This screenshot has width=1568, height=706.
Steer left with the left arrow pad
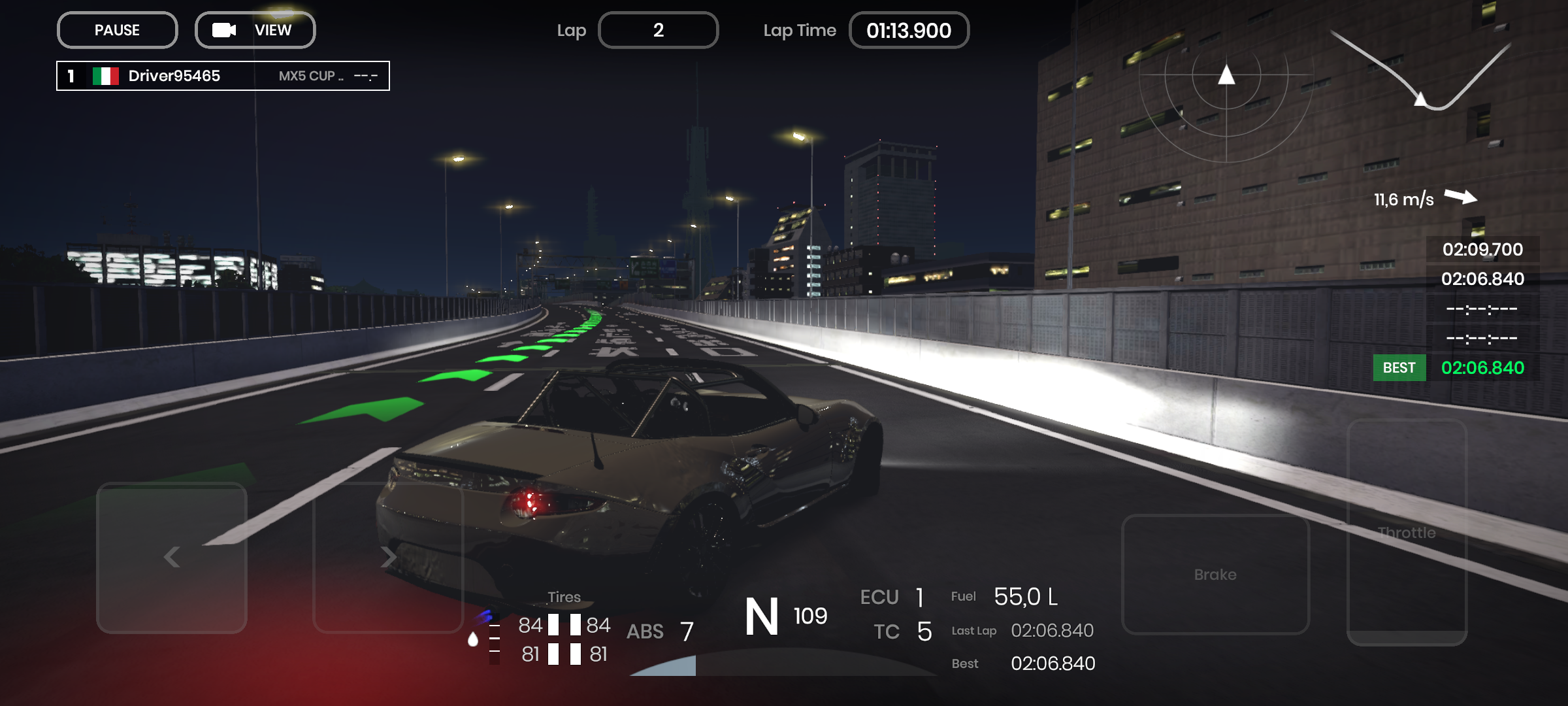click(x=172, y=558)
